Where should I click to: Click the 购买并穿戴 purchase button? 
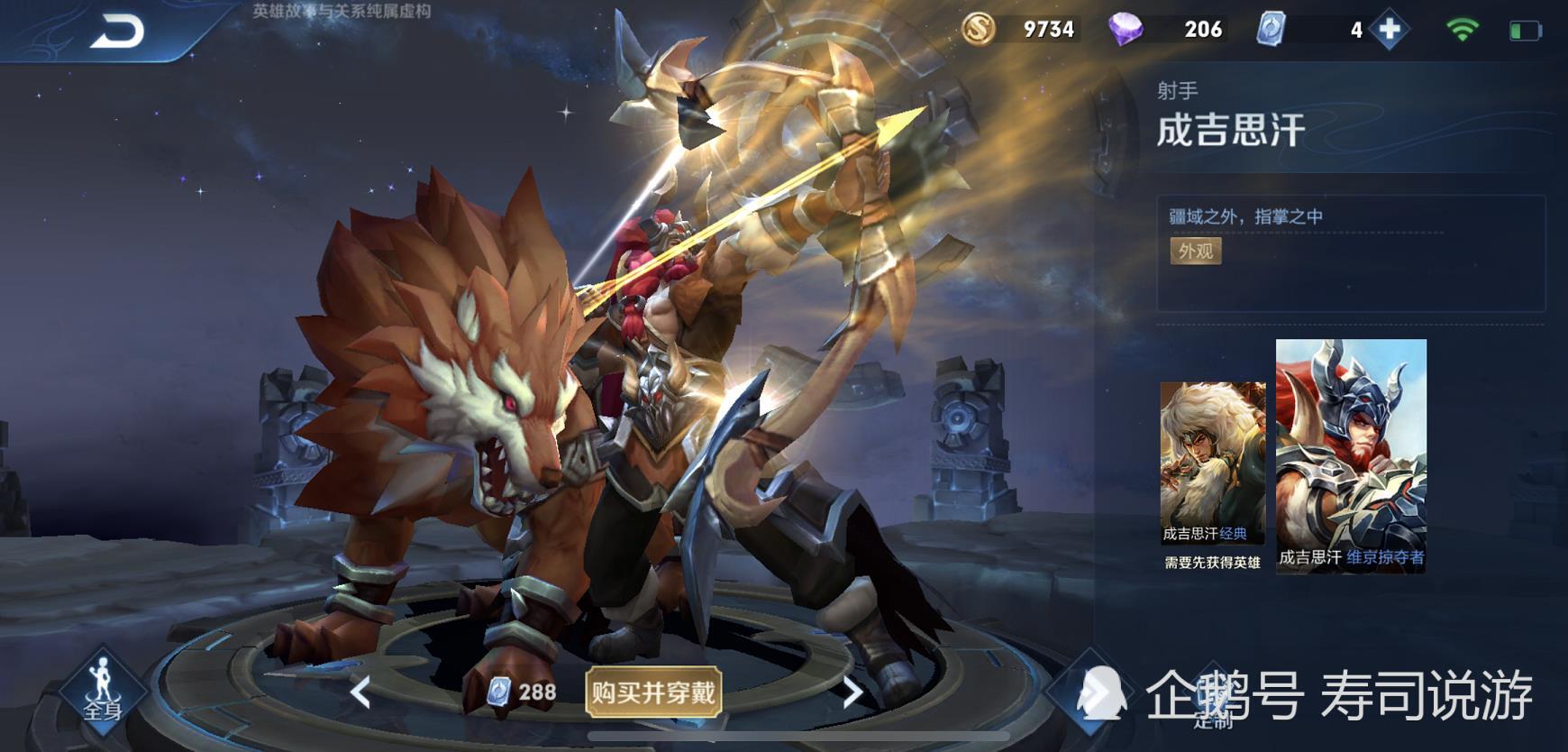[x=653, y=692]
